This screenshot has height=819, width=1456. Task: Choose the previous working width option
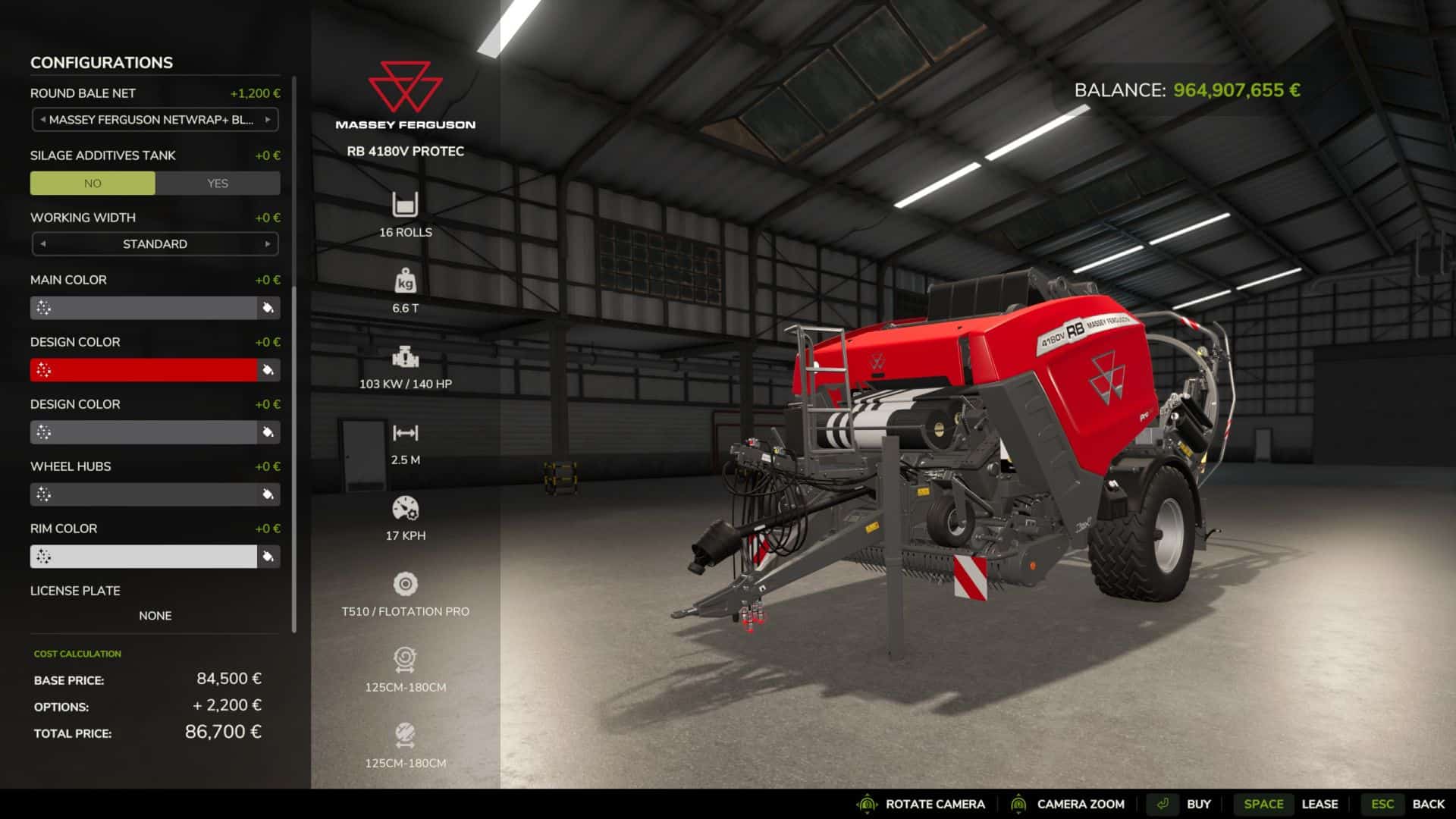(43, 244)
